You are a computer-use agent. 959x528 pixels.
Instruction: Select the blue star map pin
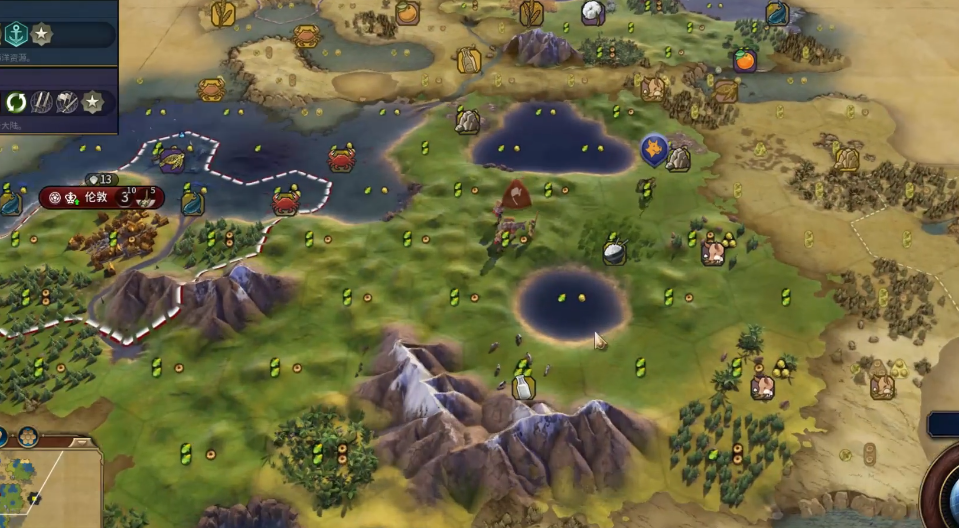(654, 150)
